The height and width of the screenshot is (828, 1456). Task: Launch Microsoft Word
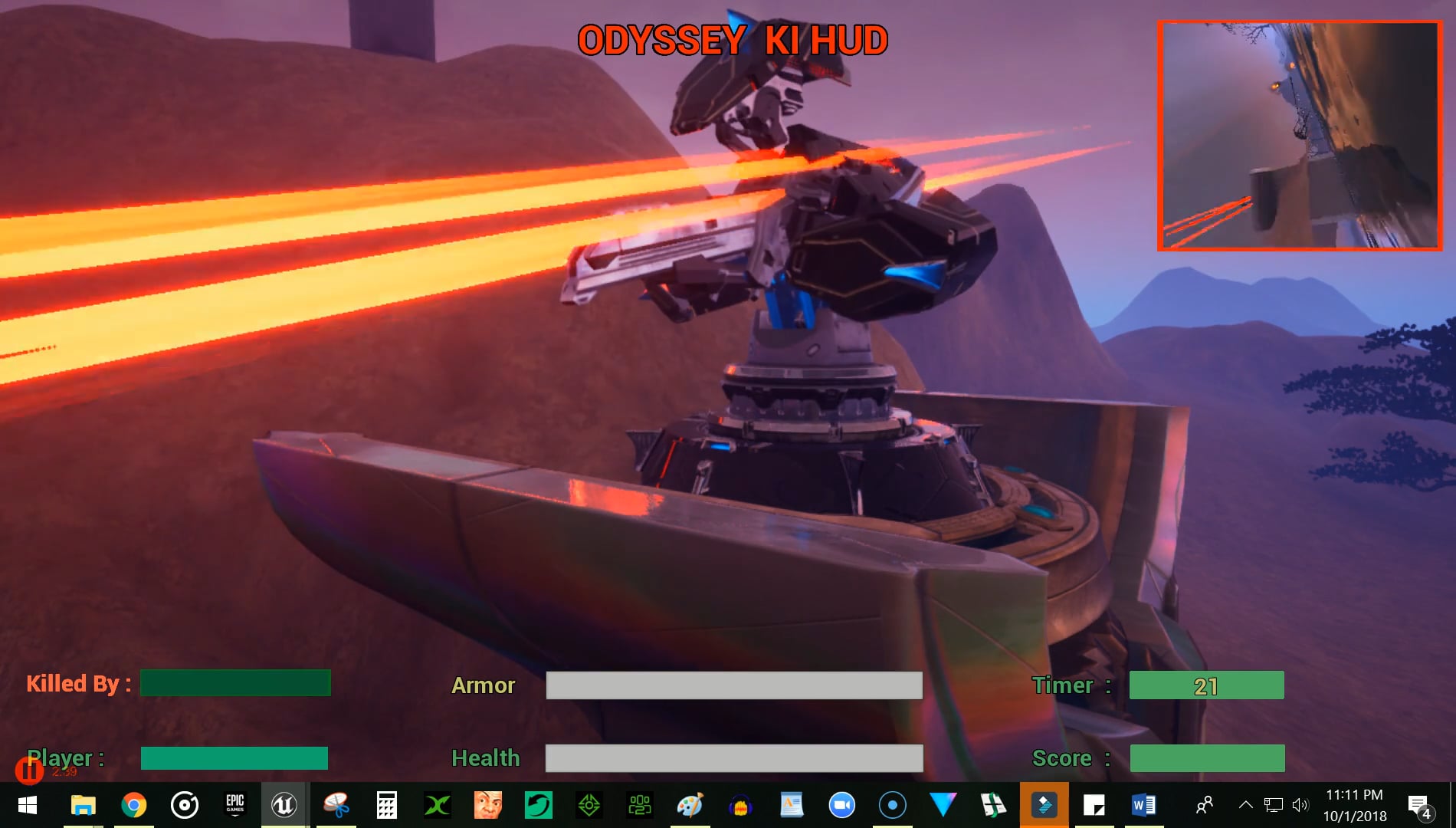coord(1143,804)
